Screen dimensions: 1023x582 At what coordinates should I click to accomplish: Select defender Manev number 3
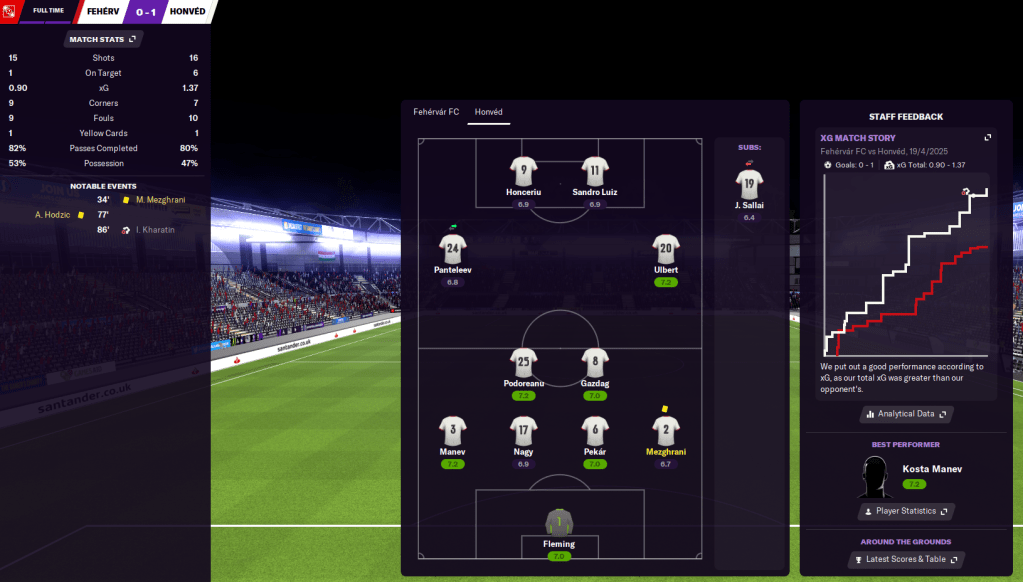pyautogui.click(x=453, y=432)
